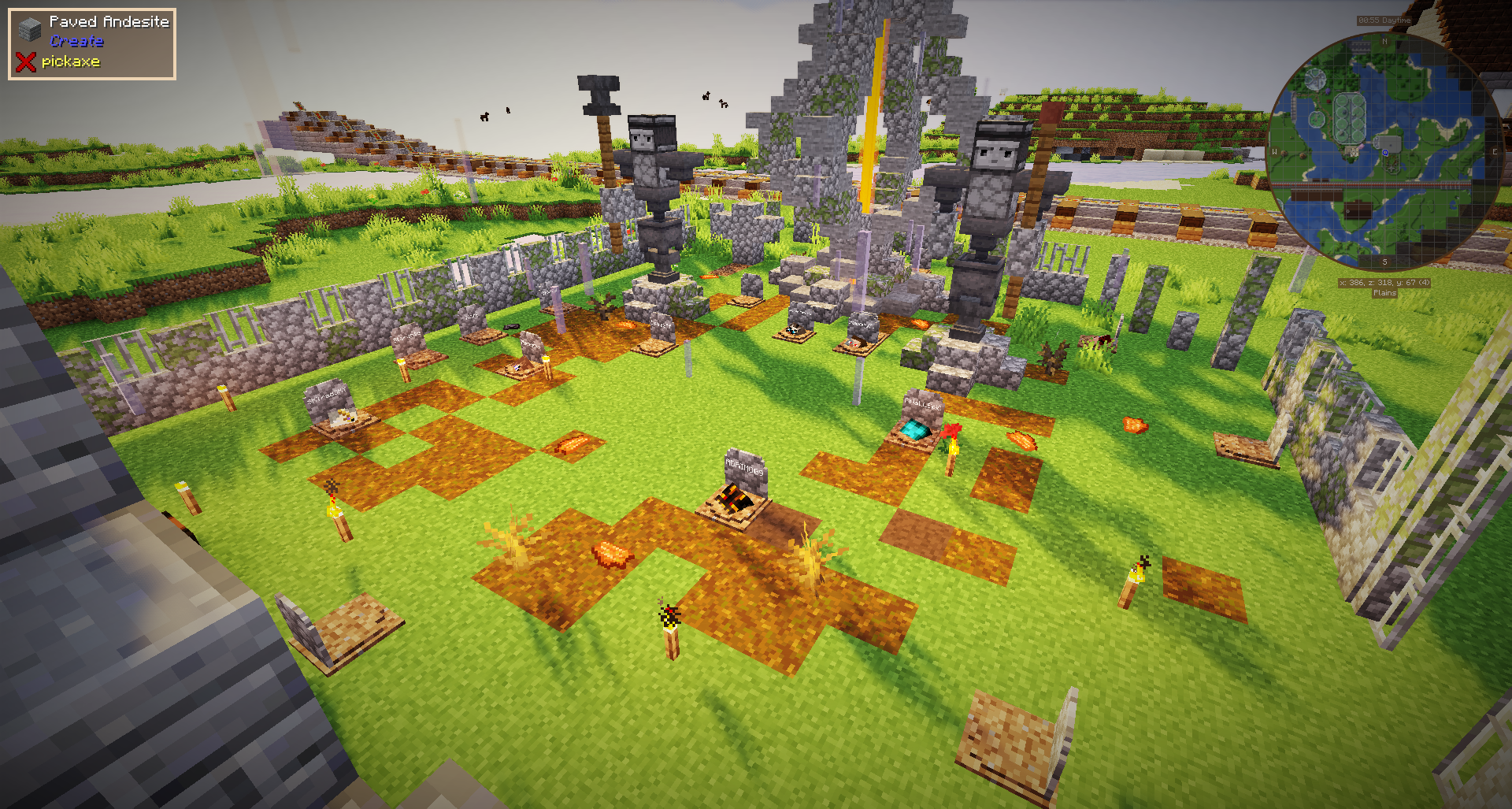Click the circular minimap
Viewport: 1512px width, 809px height.
tap(1384, 151)
